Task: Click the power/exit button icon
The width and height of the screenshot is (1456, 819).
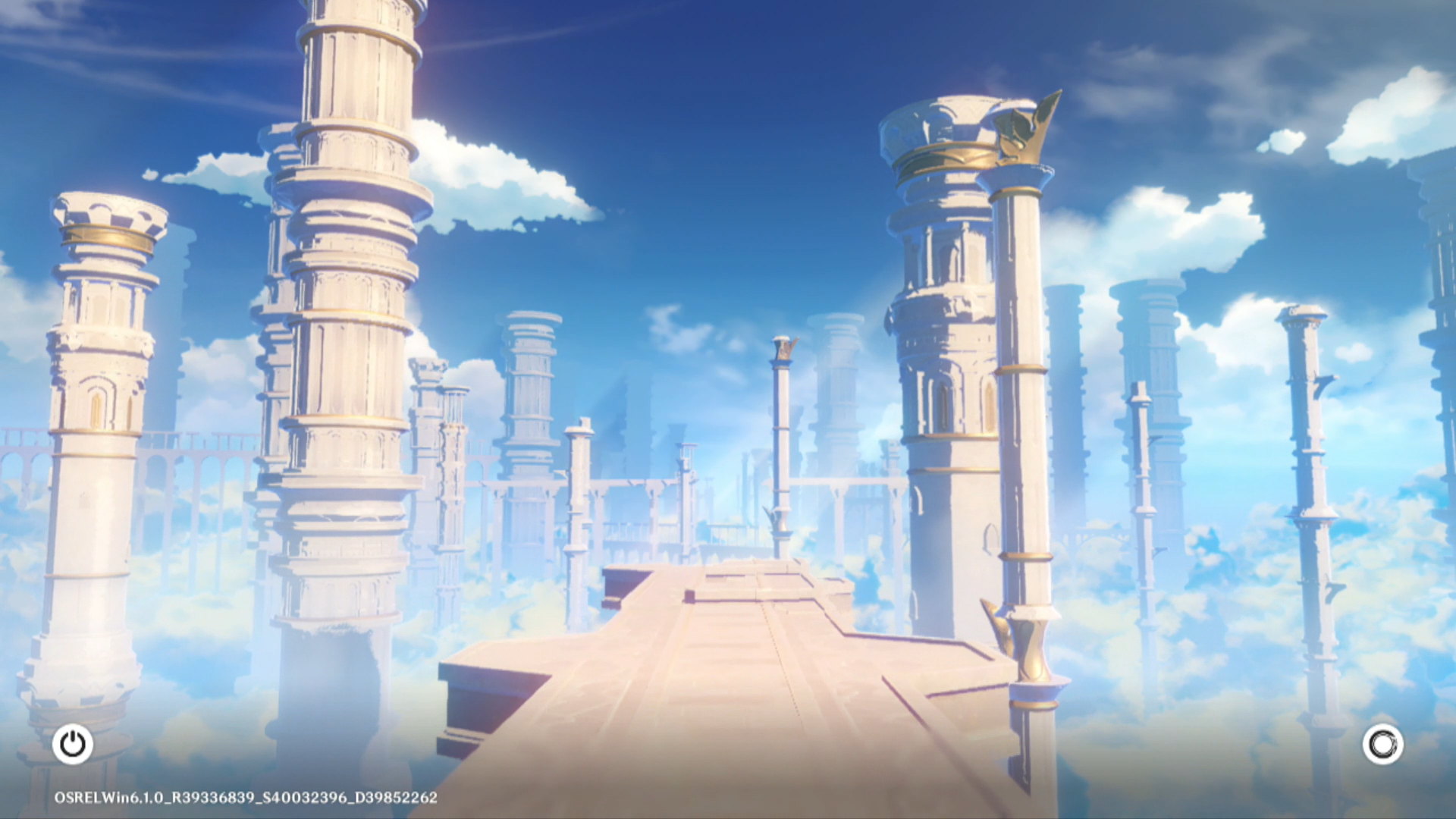Action: tap(73, 744)
